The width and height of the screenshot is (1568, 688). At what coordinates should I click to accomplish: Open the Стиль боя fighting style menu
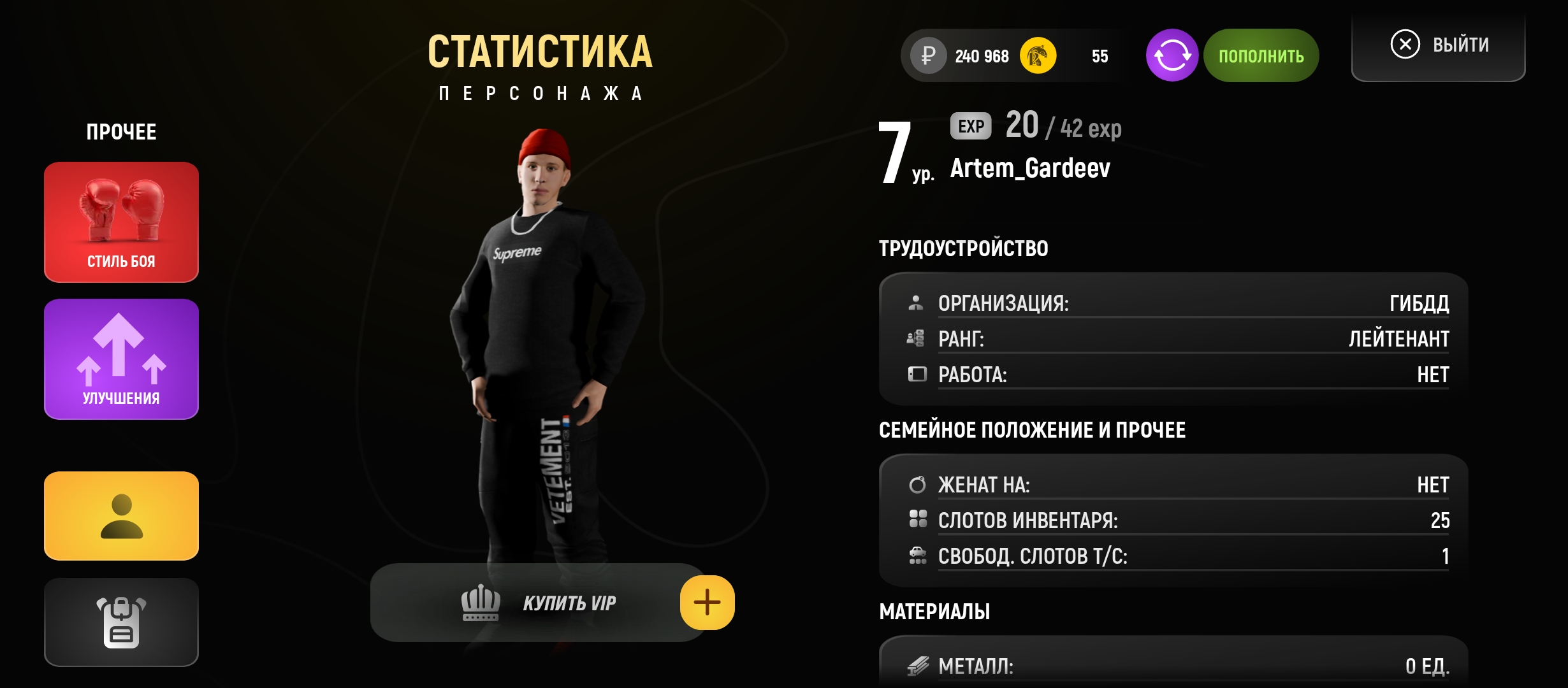[121, 222]
